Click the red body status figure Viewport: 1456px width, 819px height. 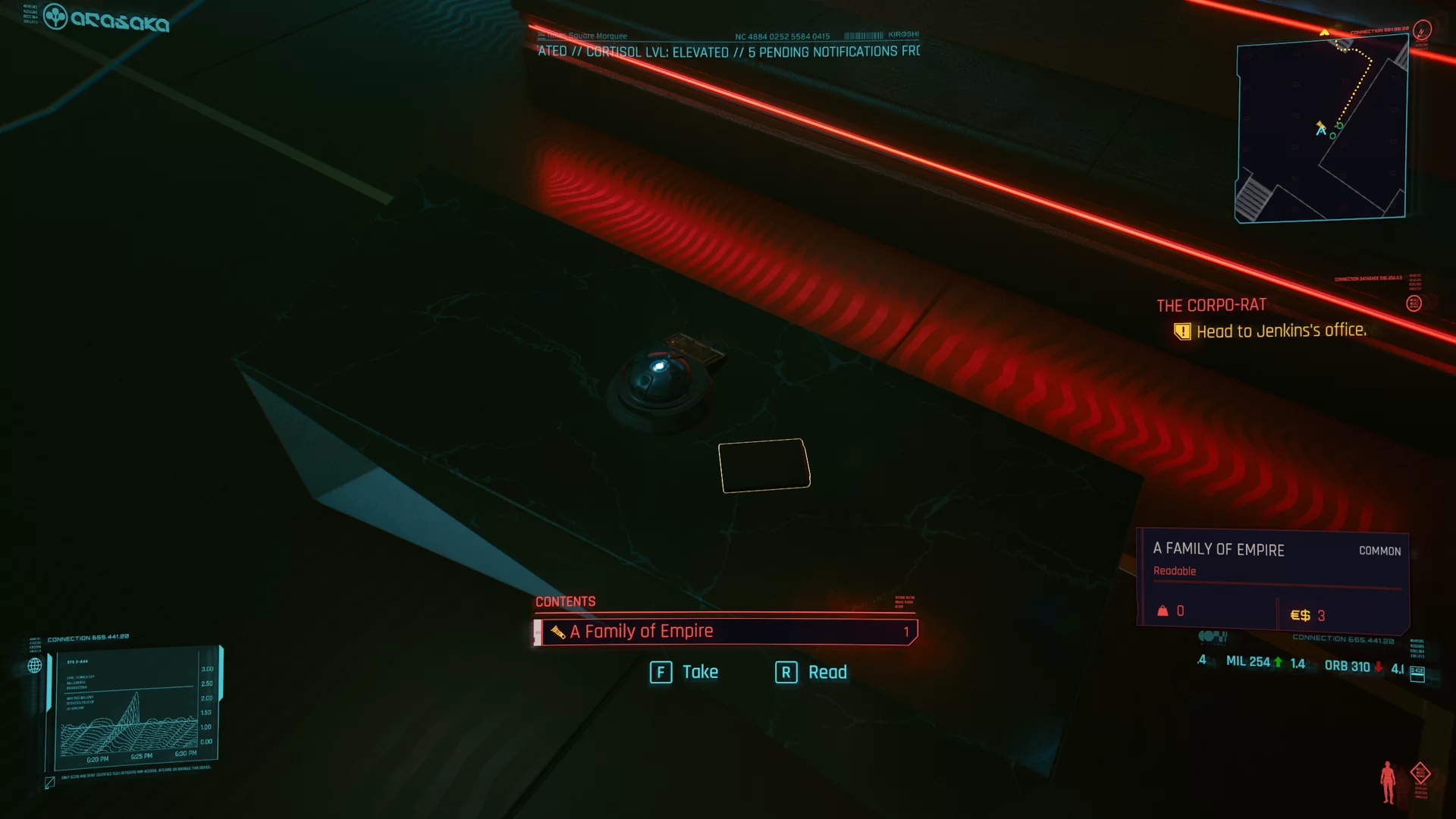[x=1388, y=781]
